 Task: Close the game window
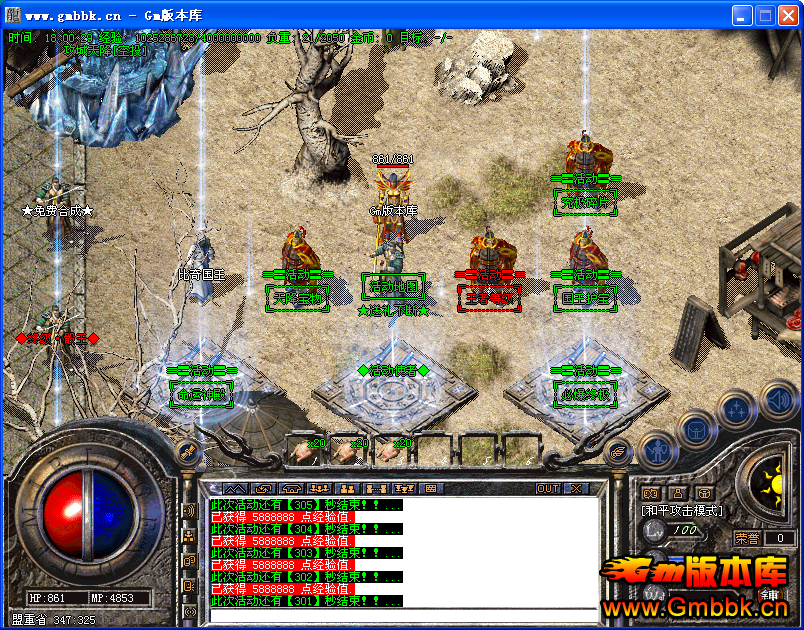tap(788, 15)
